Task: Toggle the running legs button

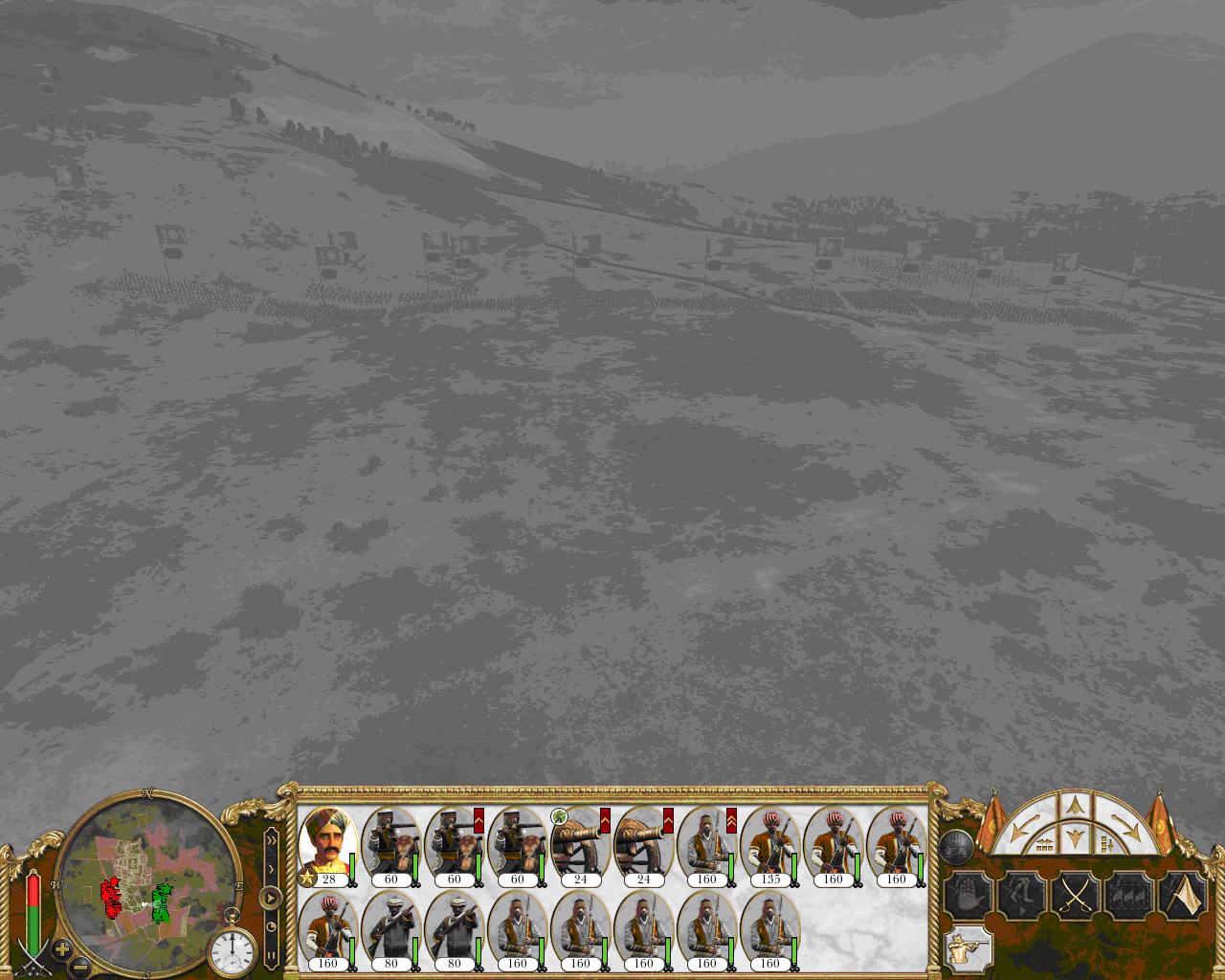Action: coord(1020,897)
